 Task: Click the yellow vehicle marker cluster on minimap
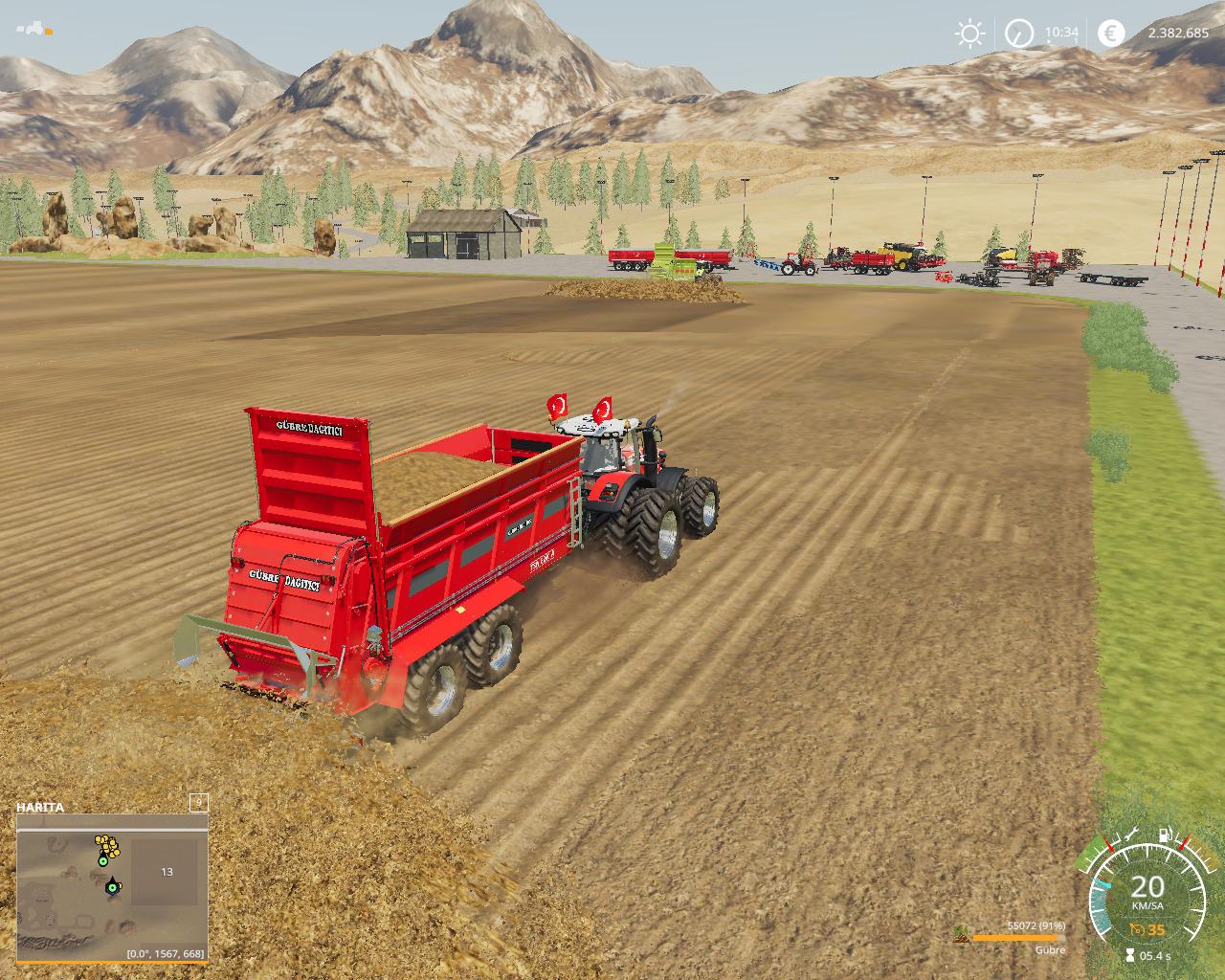pos(106,846)
